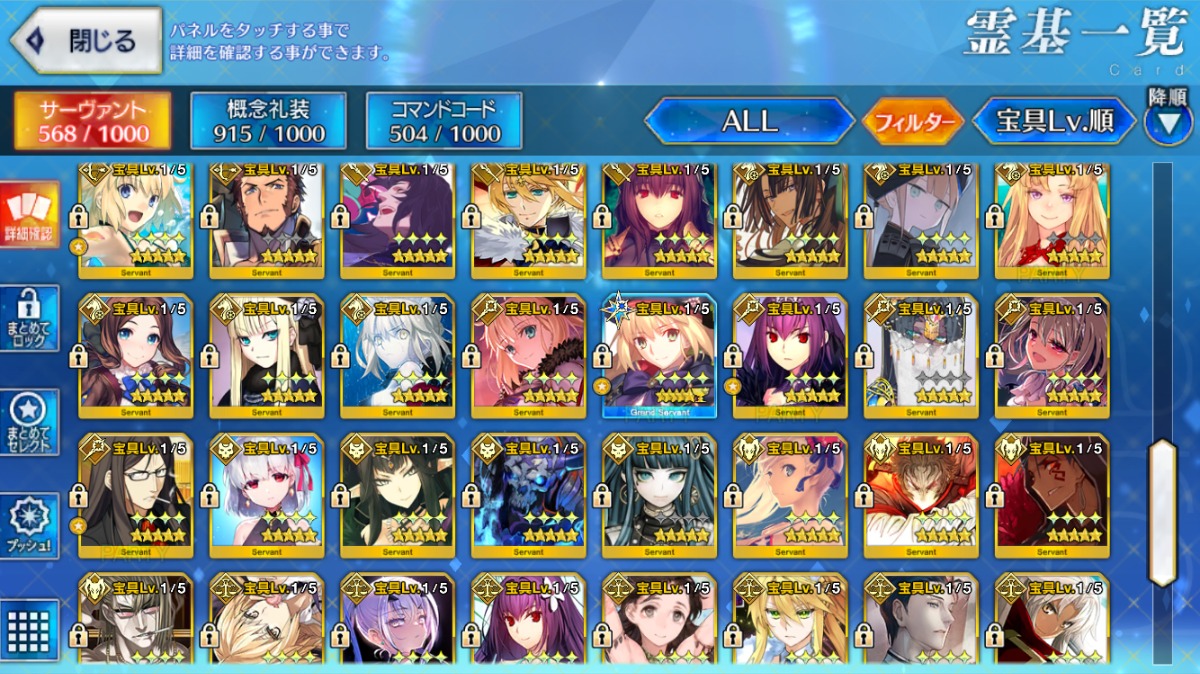Select the white-haired girl with red eyes card
The width and height of the screenshot is (1200, 674).
pos(267,496)
